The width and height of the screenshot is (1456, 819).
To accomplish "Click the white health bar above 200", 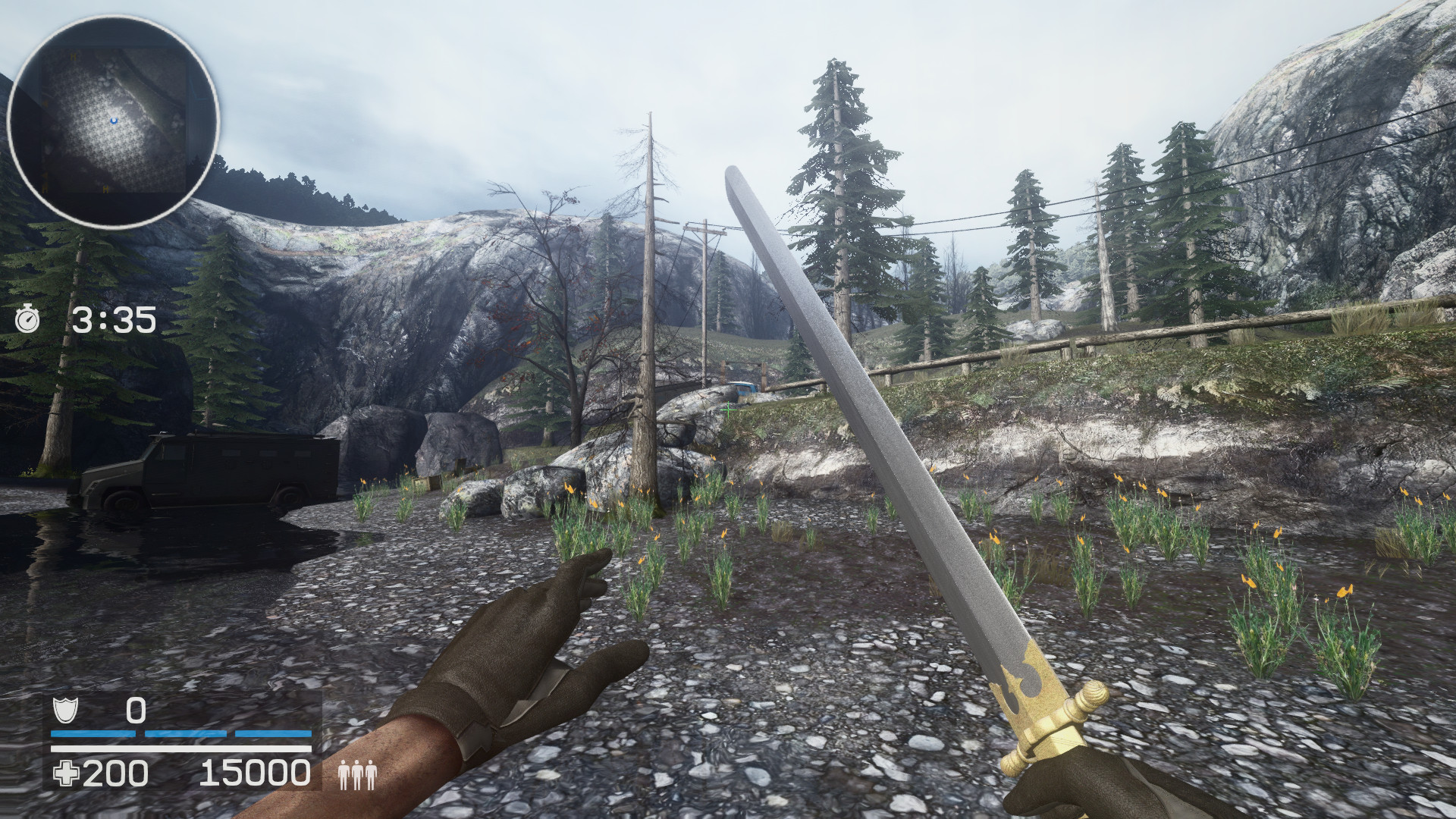I will [x=182, y=748].
